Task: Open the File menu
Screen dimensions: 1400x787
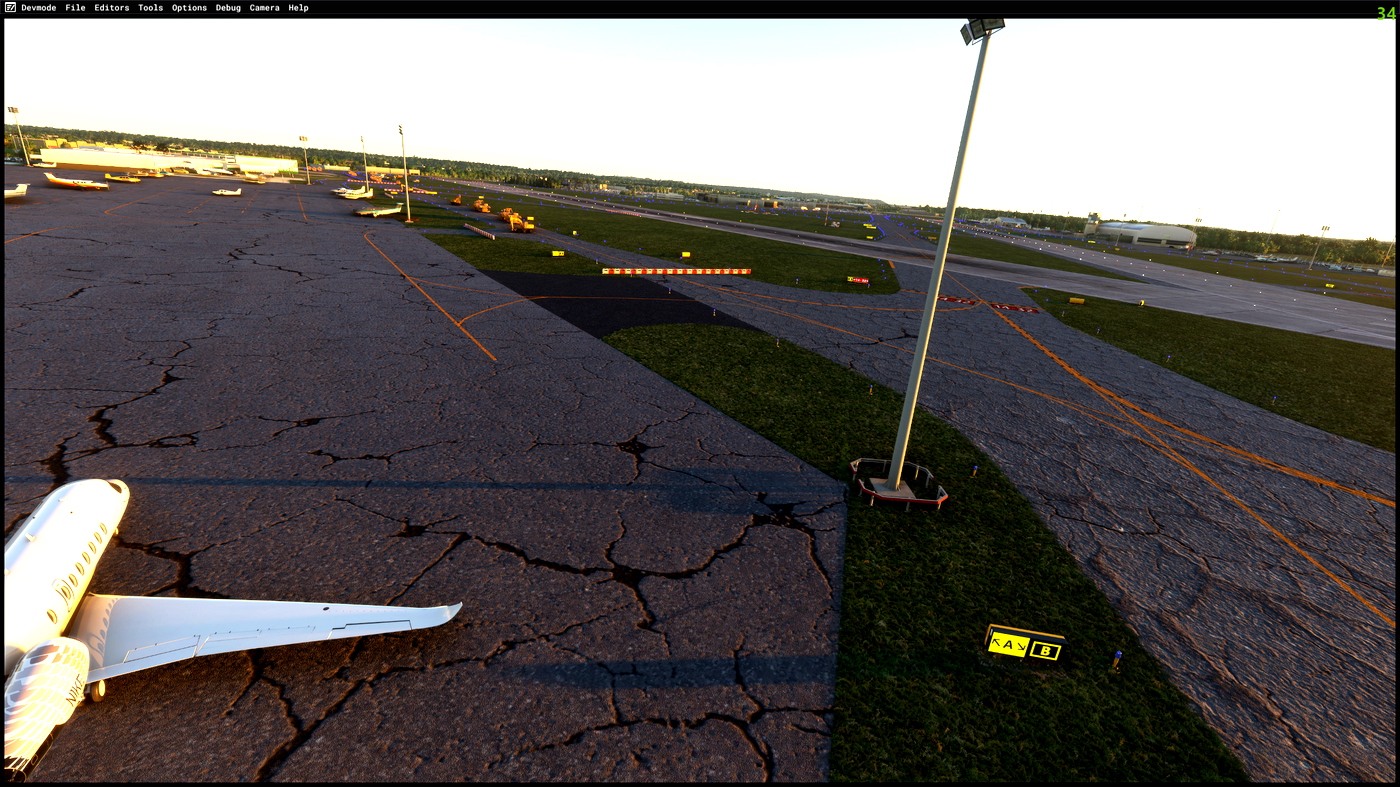Action: [75, 7]
